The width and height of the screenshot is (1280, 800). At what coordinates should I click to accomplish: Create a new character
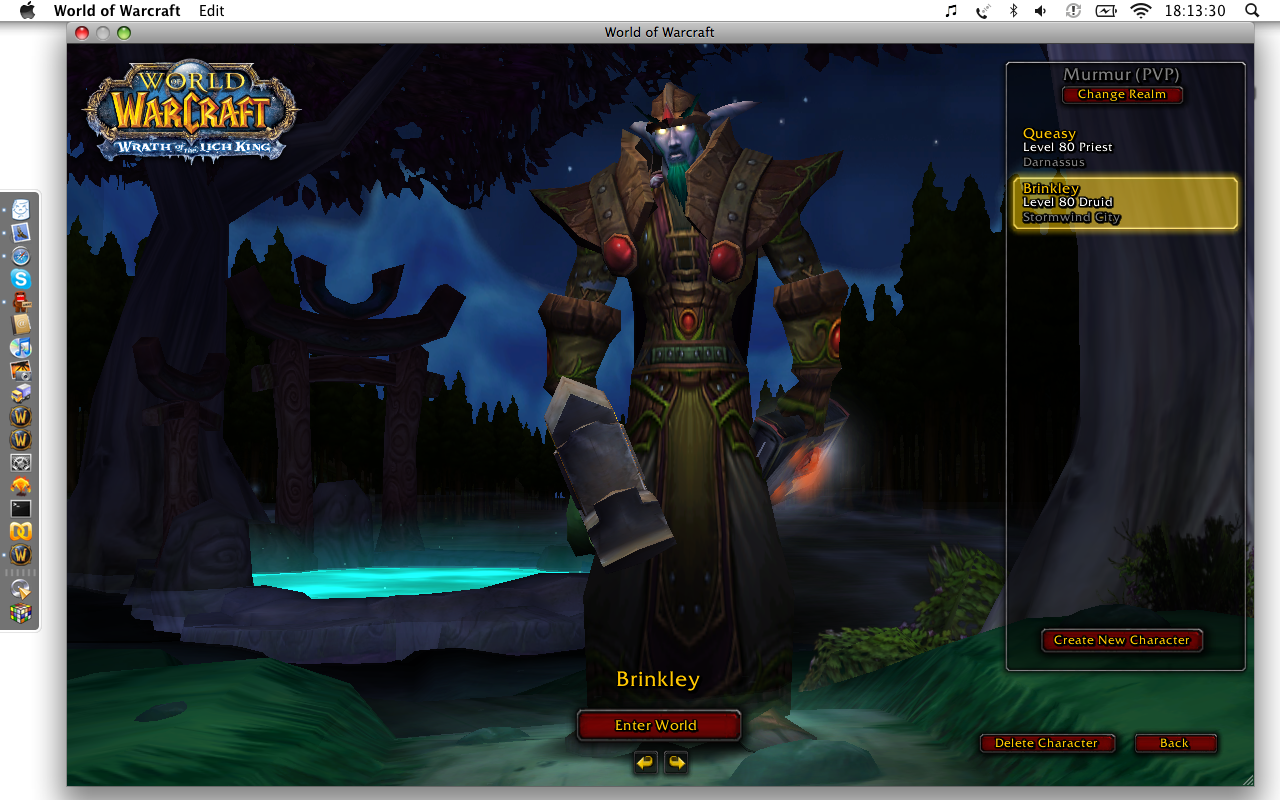1121,640
